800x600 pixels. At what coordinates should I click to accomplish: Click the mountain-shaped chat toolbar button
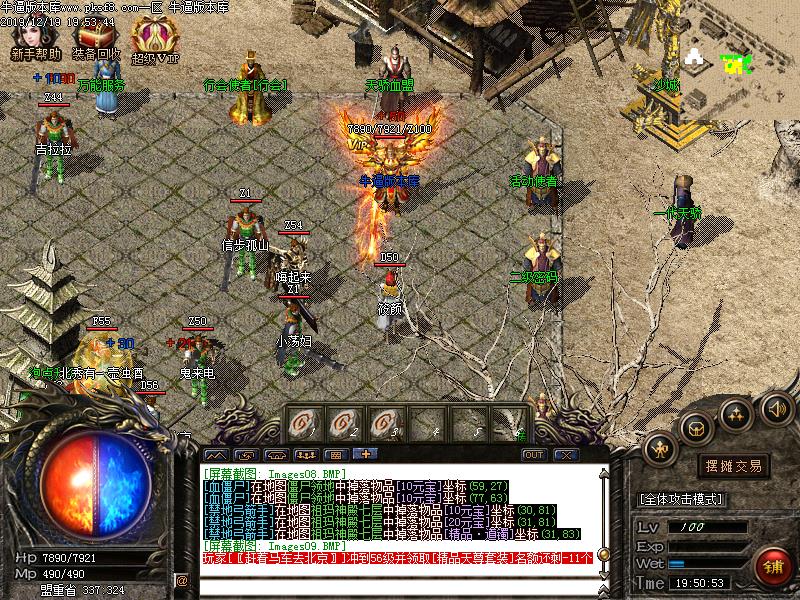click(x=215, y=455)
